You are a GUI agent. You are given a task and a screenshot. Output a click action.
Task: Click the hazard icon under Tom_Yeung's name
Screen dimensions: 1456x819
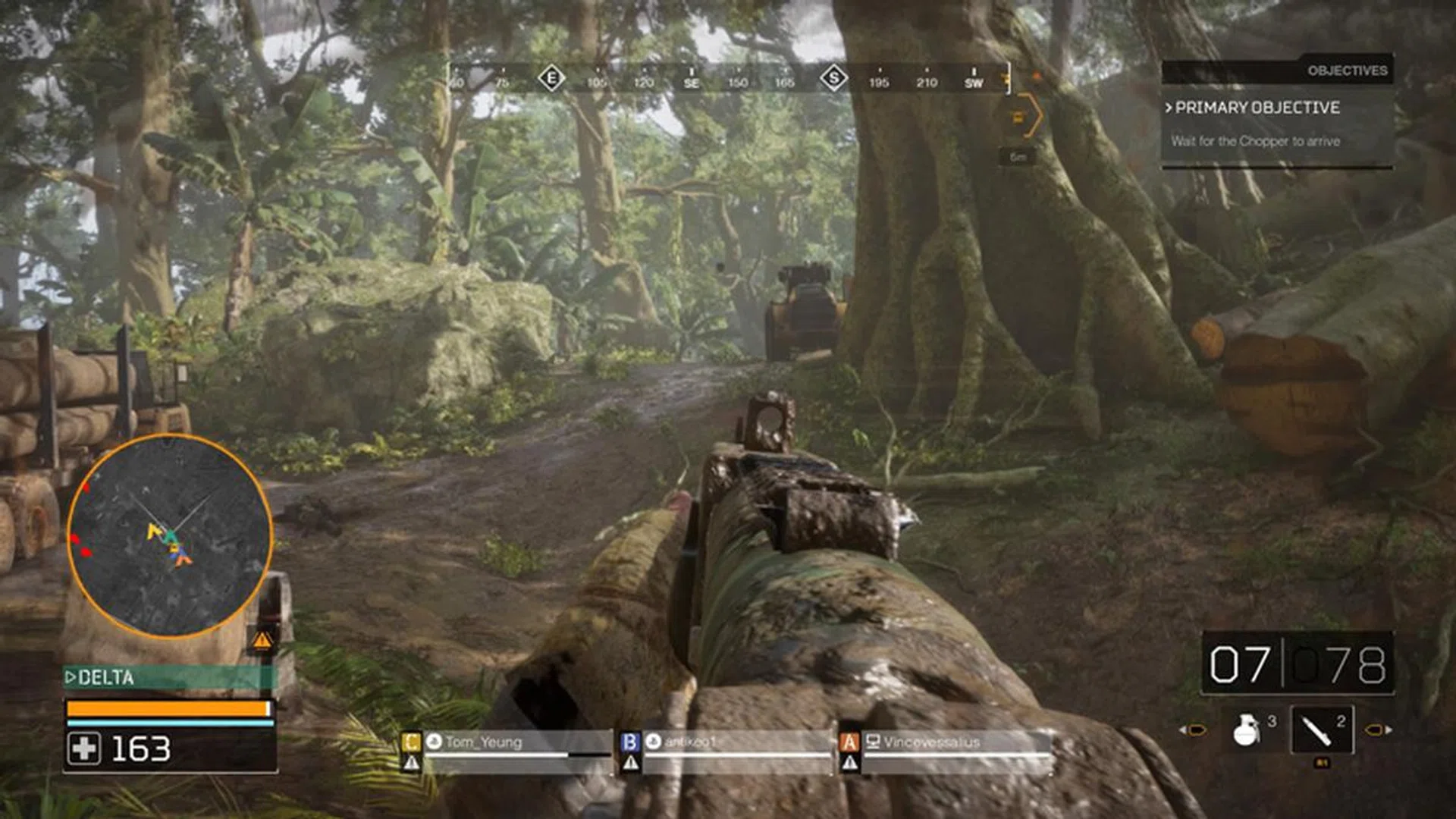click(x=410, y=762)
